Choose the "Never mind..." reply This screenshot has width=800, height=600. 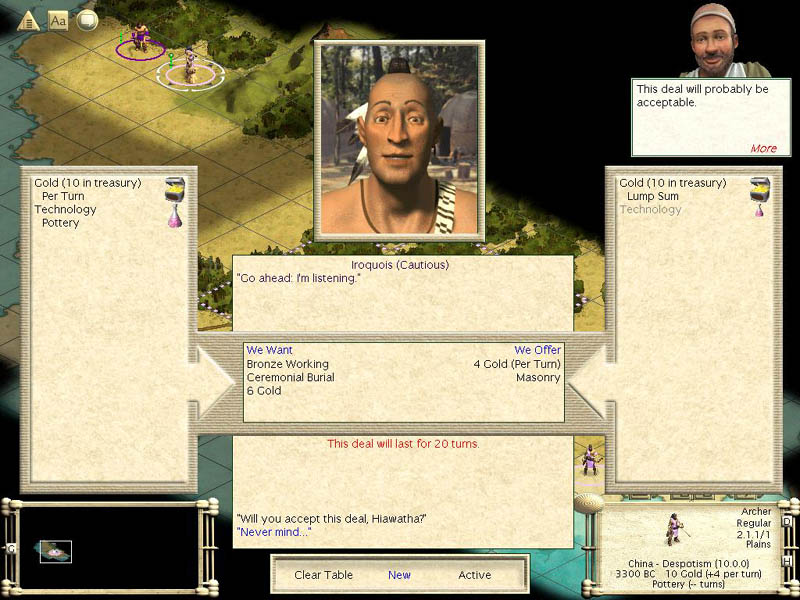click(273, 532)
